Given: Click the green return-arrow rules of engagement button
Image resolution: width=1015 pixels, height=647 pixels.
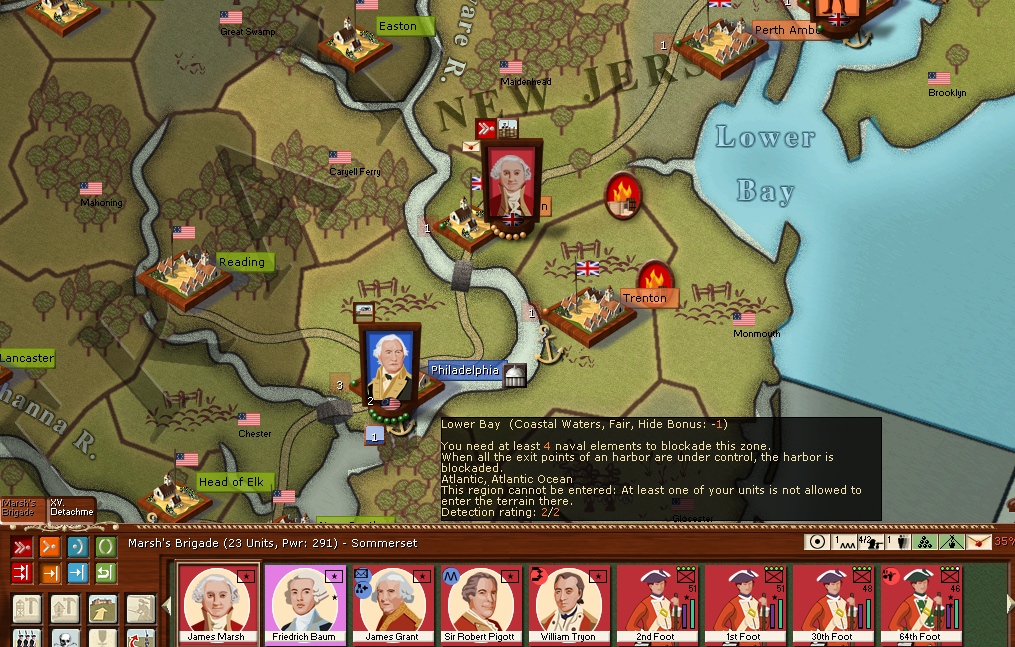Looking at the screenshot, I should pyautogui.click(x=105, y=573).
